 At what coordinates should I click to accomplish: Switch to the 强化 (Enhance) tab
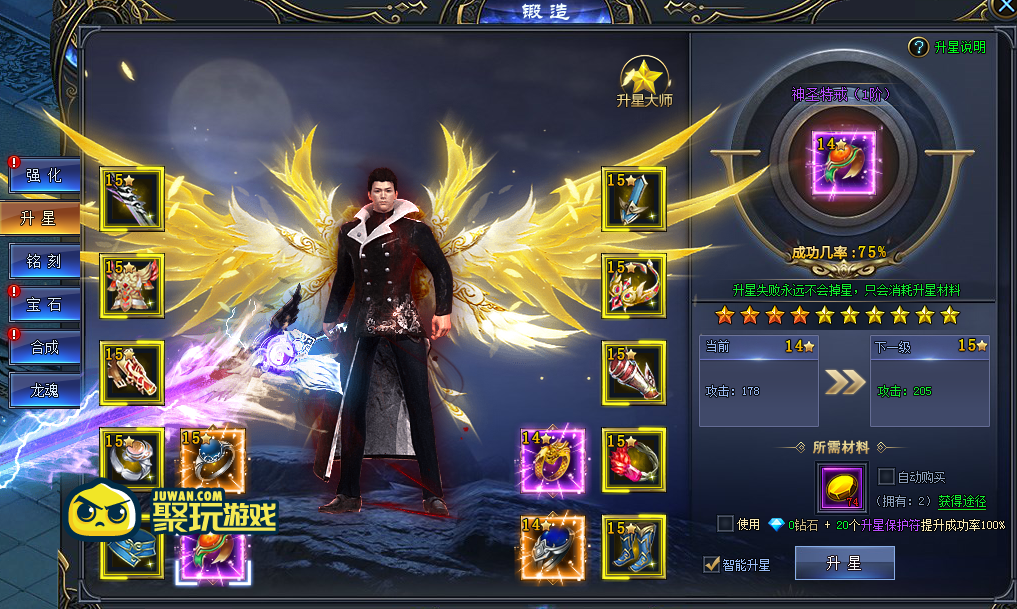[x=43, y=175]
